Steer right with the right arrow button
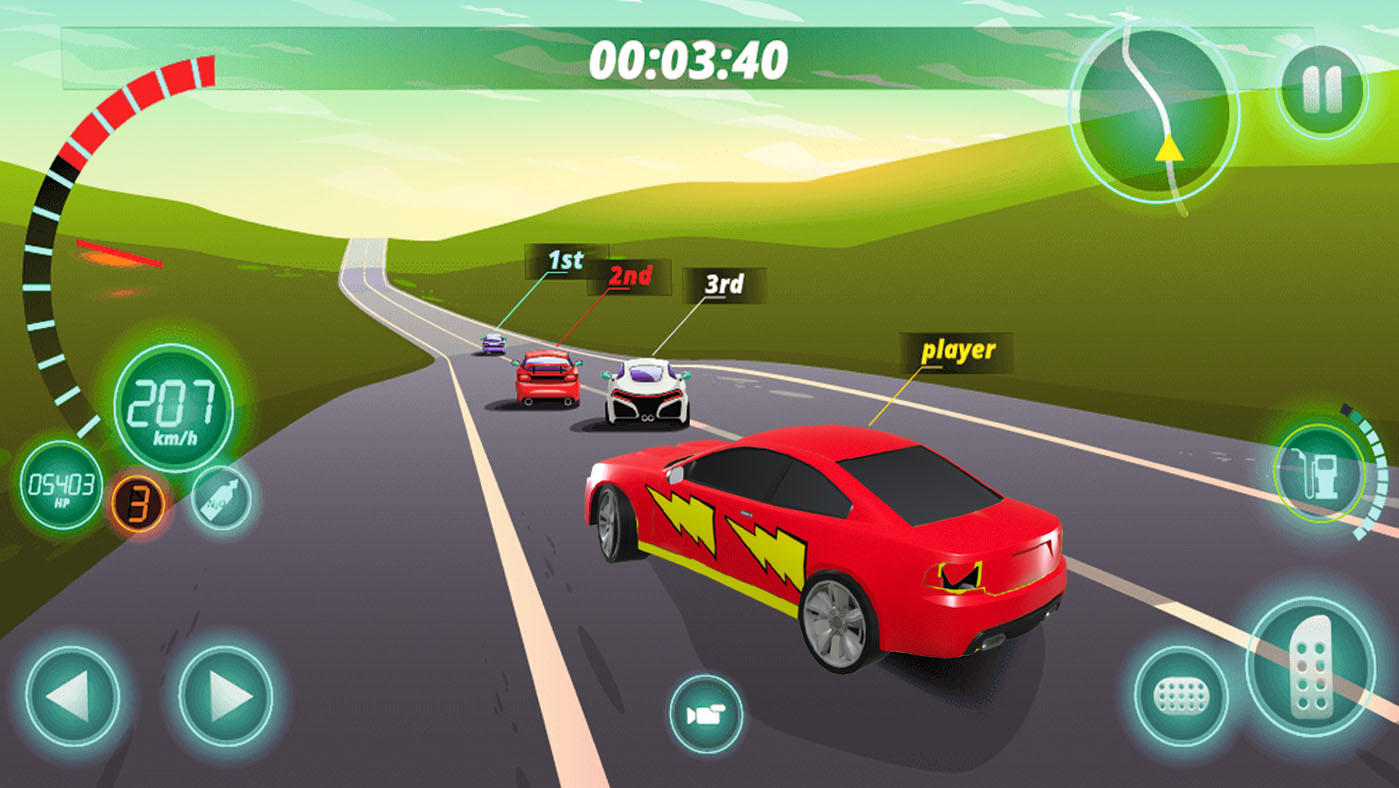 [226, 696]
